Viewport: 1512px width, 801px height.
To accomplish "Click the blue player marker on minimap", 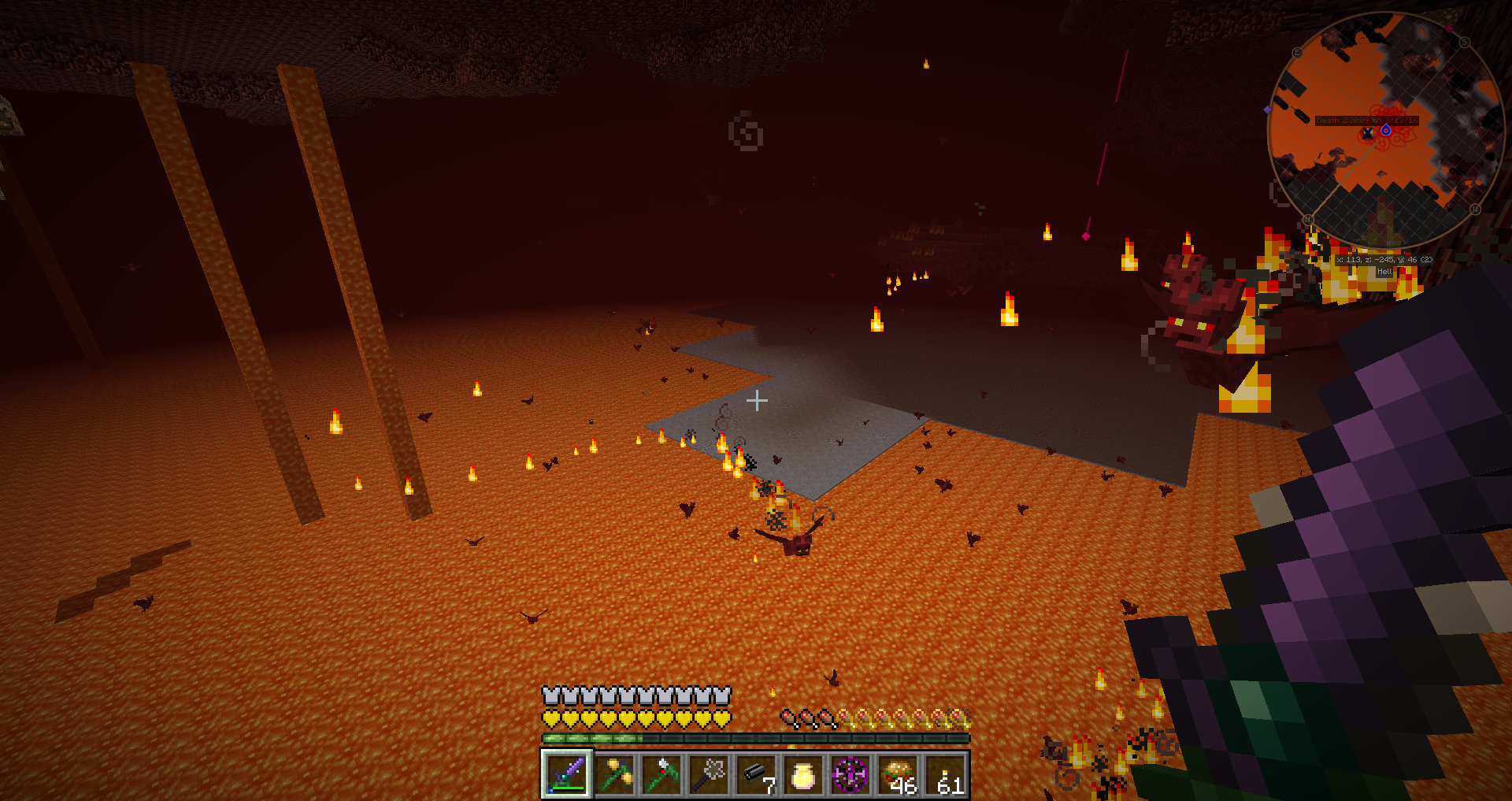I will pos(1386,130).
